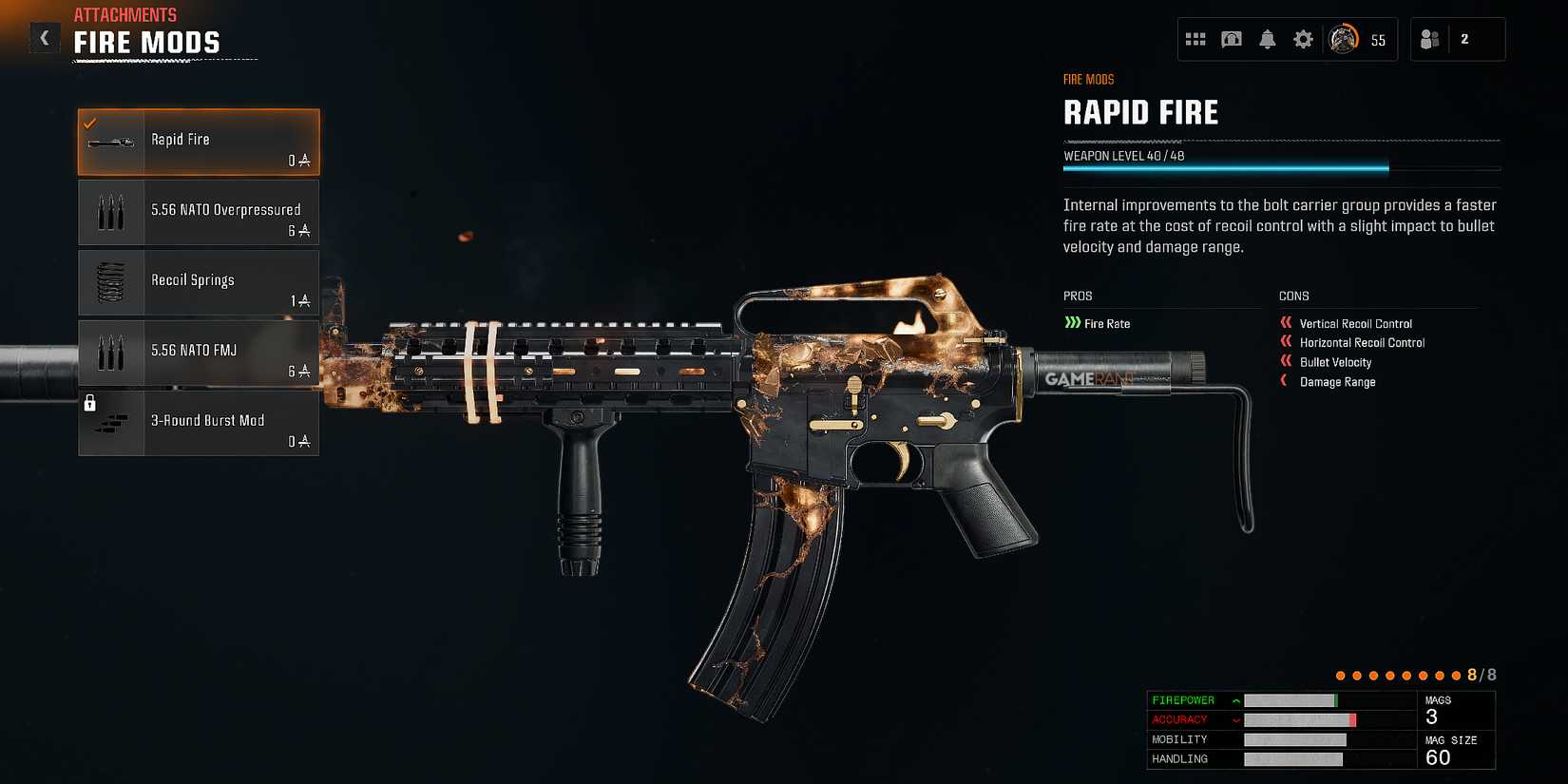
Task: Open the social friends icon
Action: click(1431, 39)
